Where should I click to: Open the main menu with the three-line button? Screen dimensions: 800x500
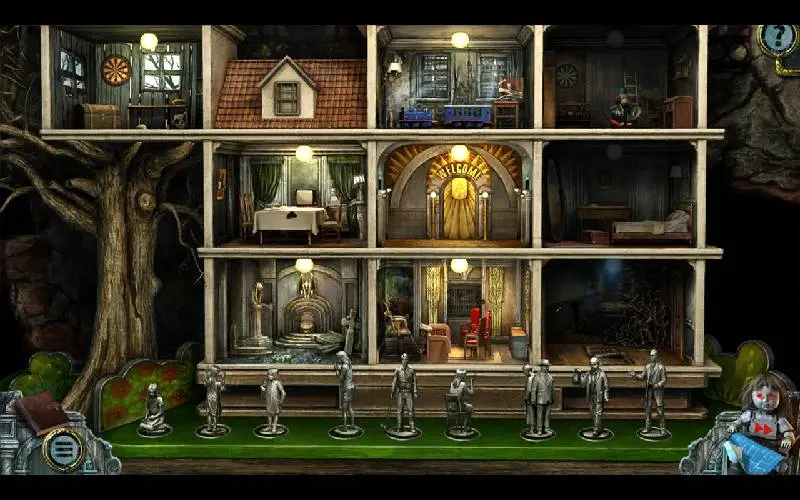pyautogui.click(x=62, y=449)
